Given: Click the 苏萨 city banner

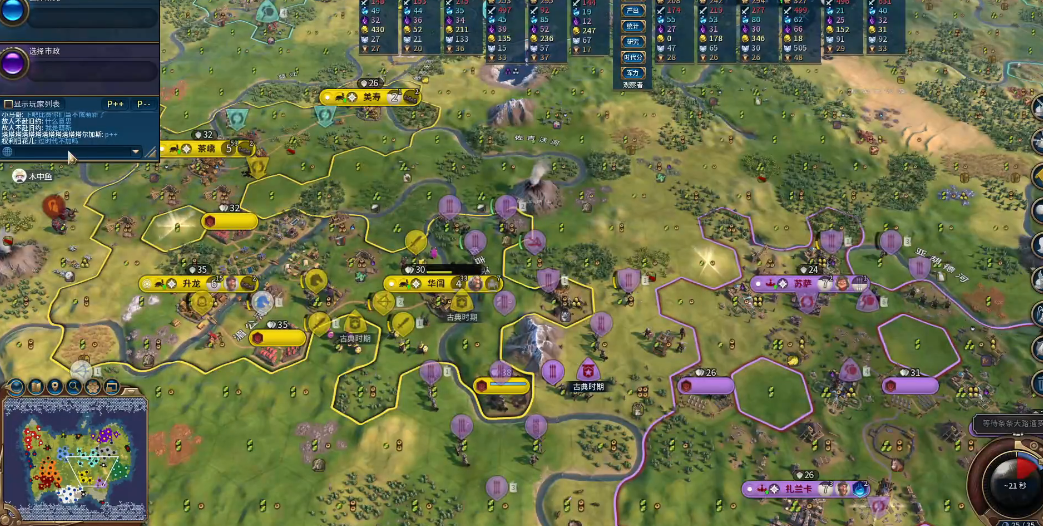Looking at the screenshot, I should tap(803, 284).
